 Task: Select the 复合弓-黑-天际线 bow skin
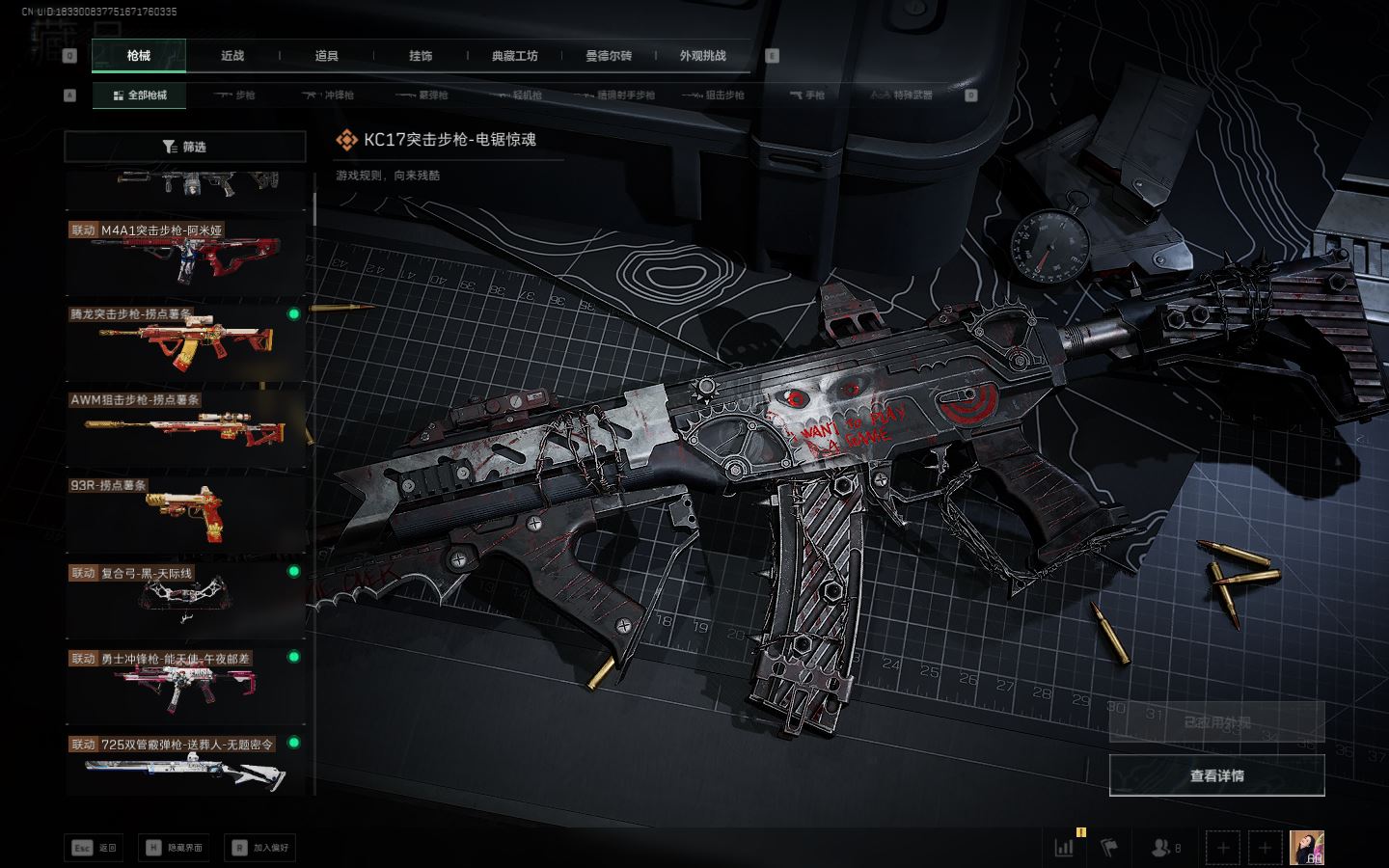(x=185, y=597)
